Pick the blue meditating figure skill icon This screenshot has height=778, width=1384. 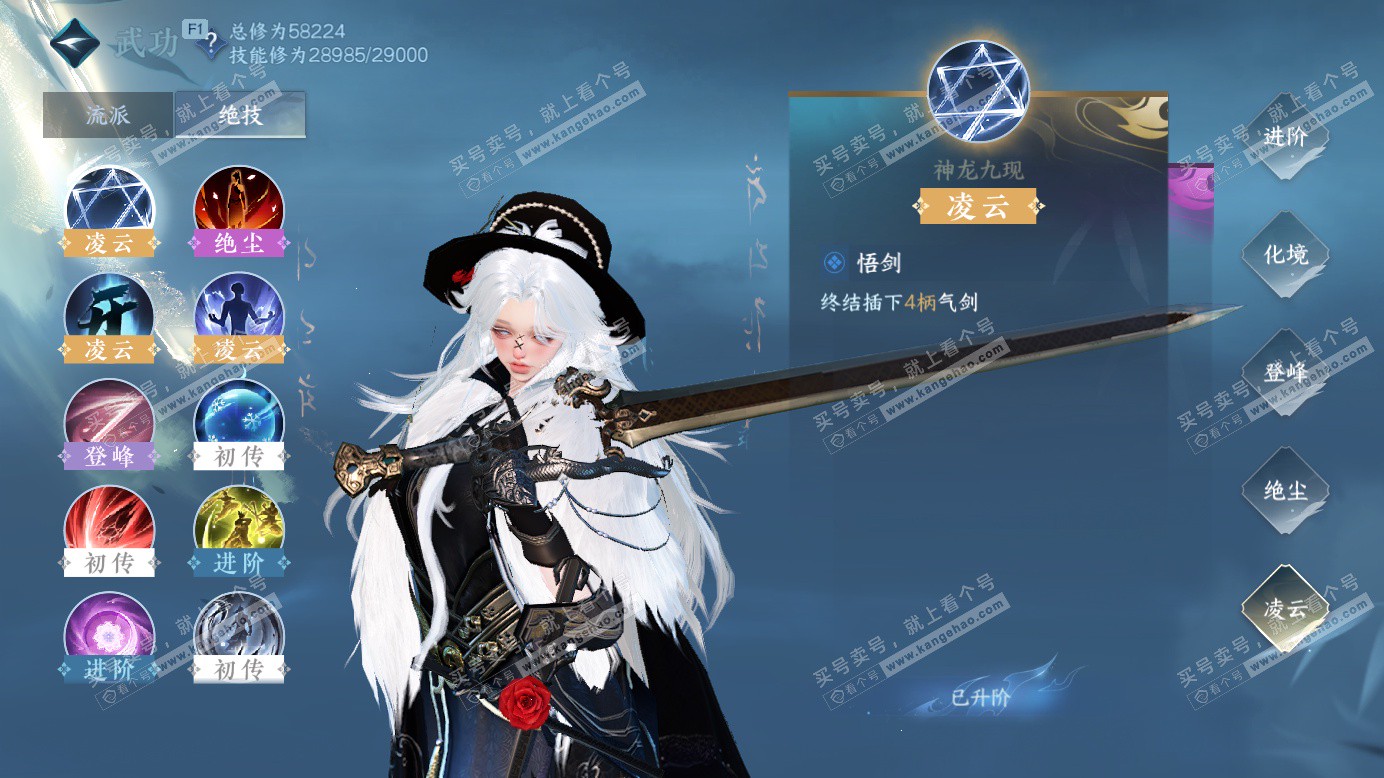tap(238, 312)
